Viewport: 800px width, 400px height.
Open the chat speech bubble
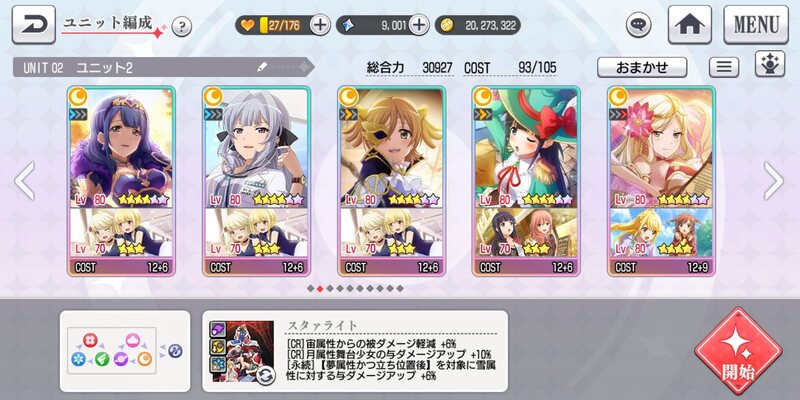(x=638, y=24)
